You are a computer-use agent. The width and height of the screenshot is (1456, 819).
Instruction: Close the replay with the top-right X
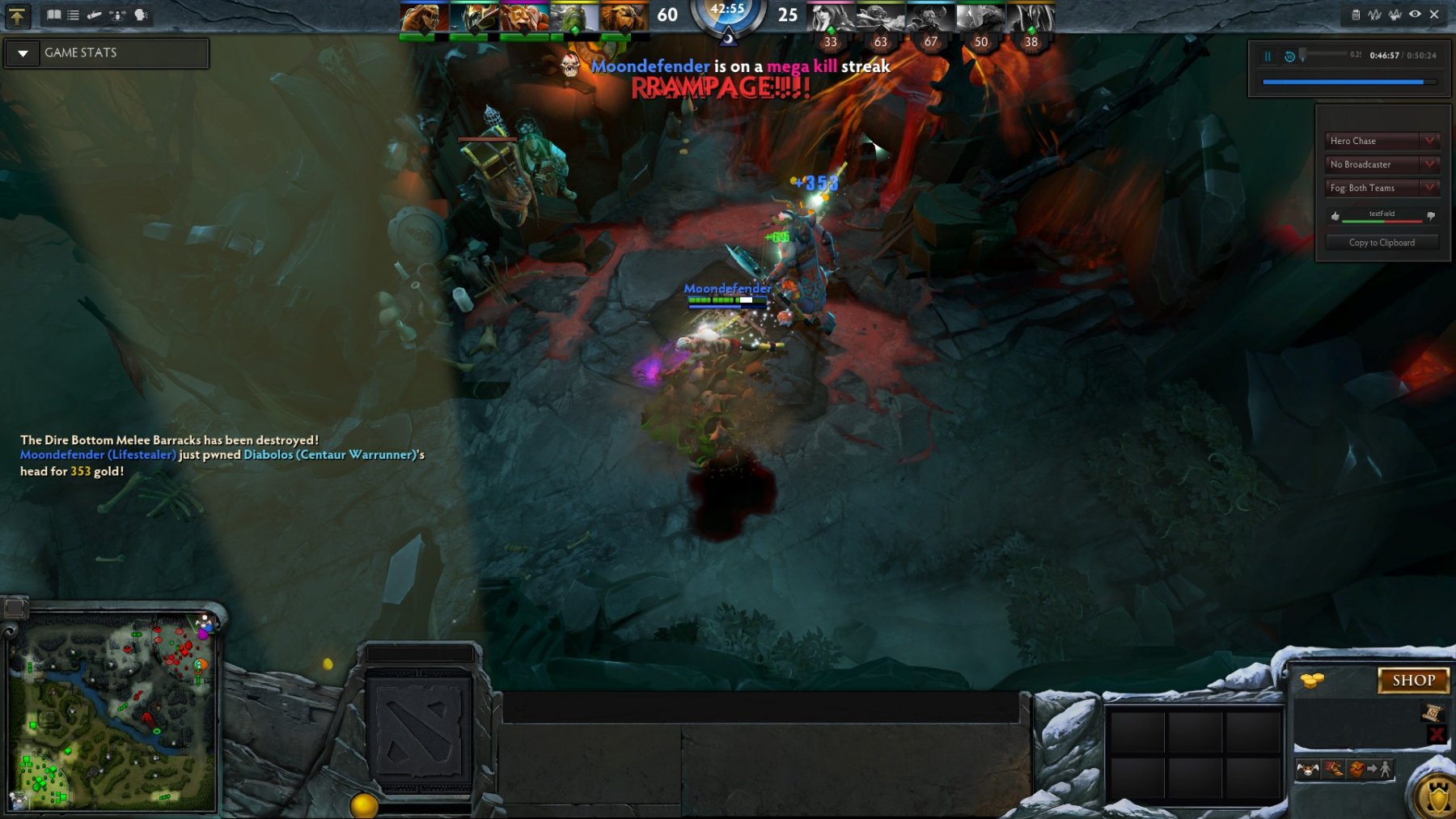tap(1434, 15)
